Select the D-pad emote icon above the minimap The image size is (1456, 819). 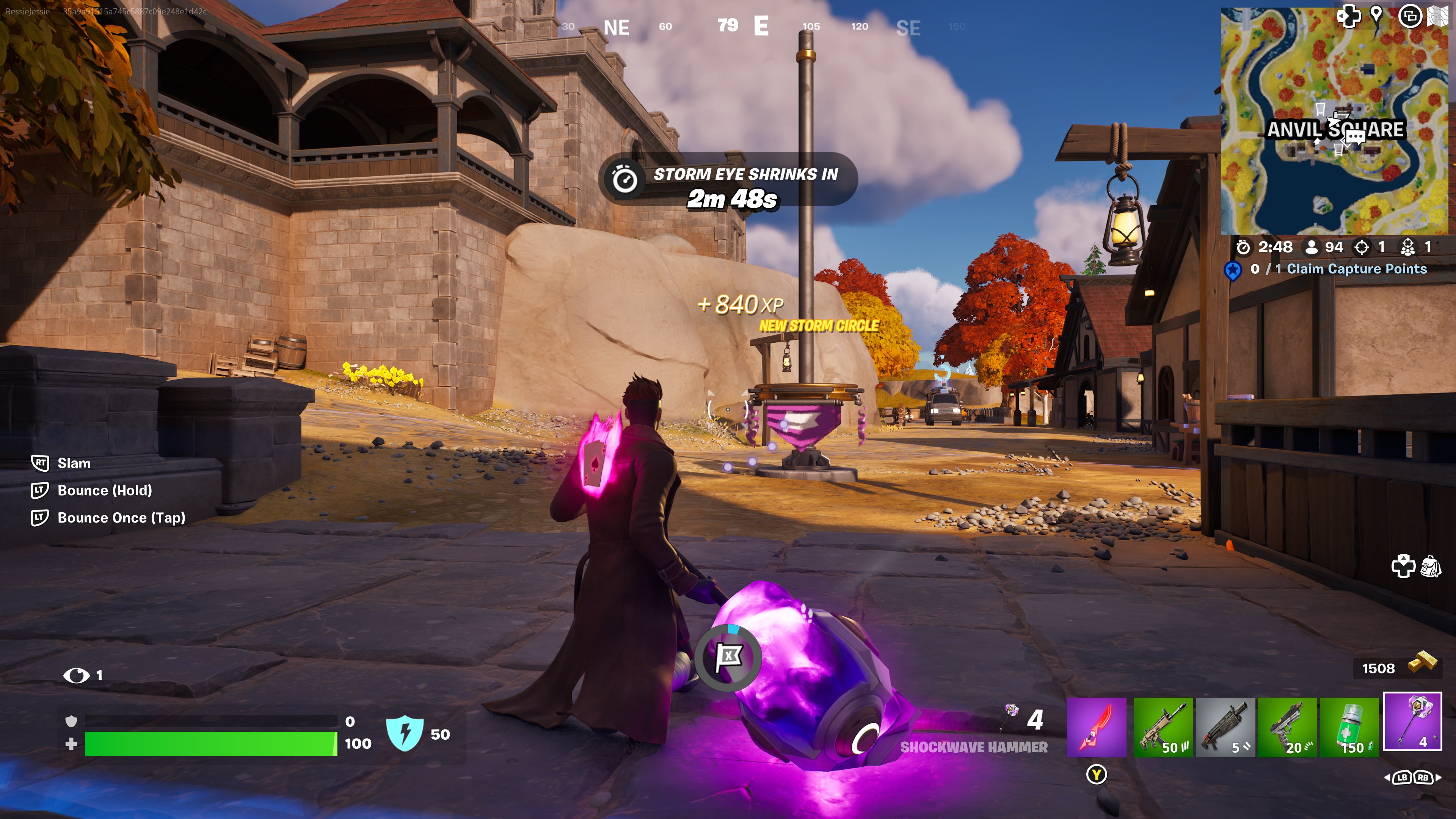tap(1349, 16)
